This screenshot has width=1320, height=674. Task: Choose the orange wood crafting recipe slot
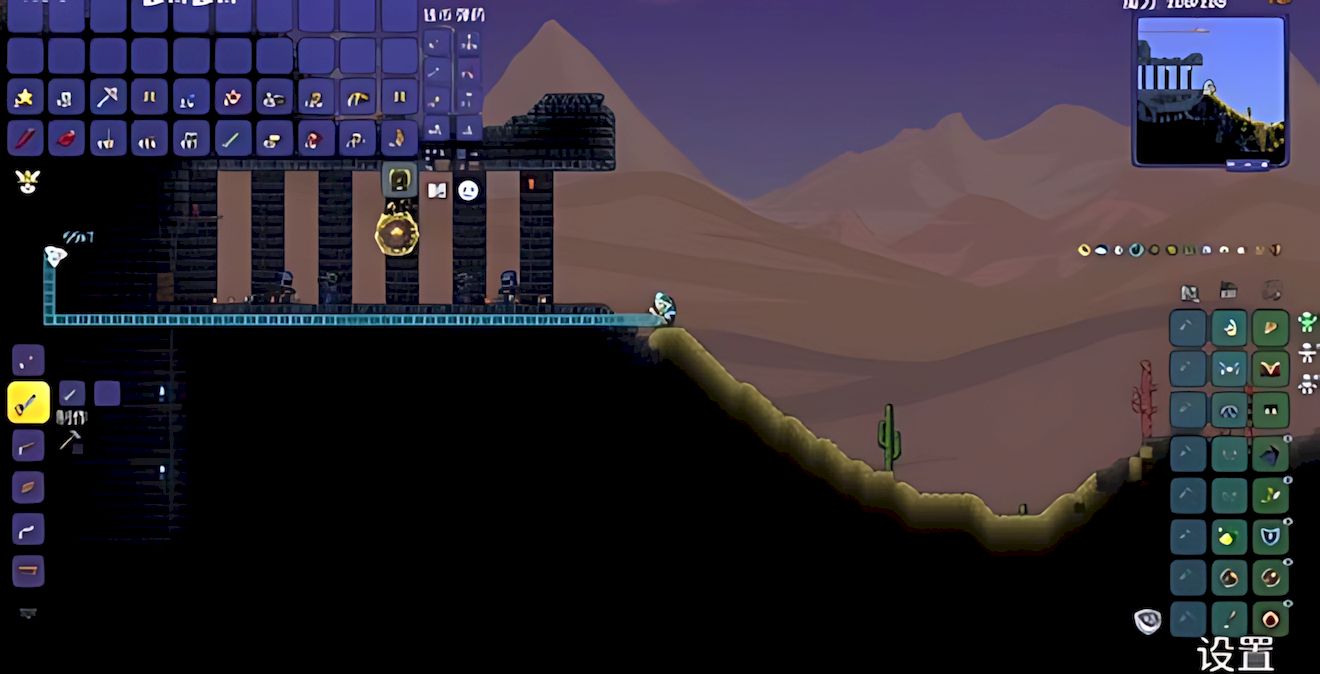(x=28, y=487)
